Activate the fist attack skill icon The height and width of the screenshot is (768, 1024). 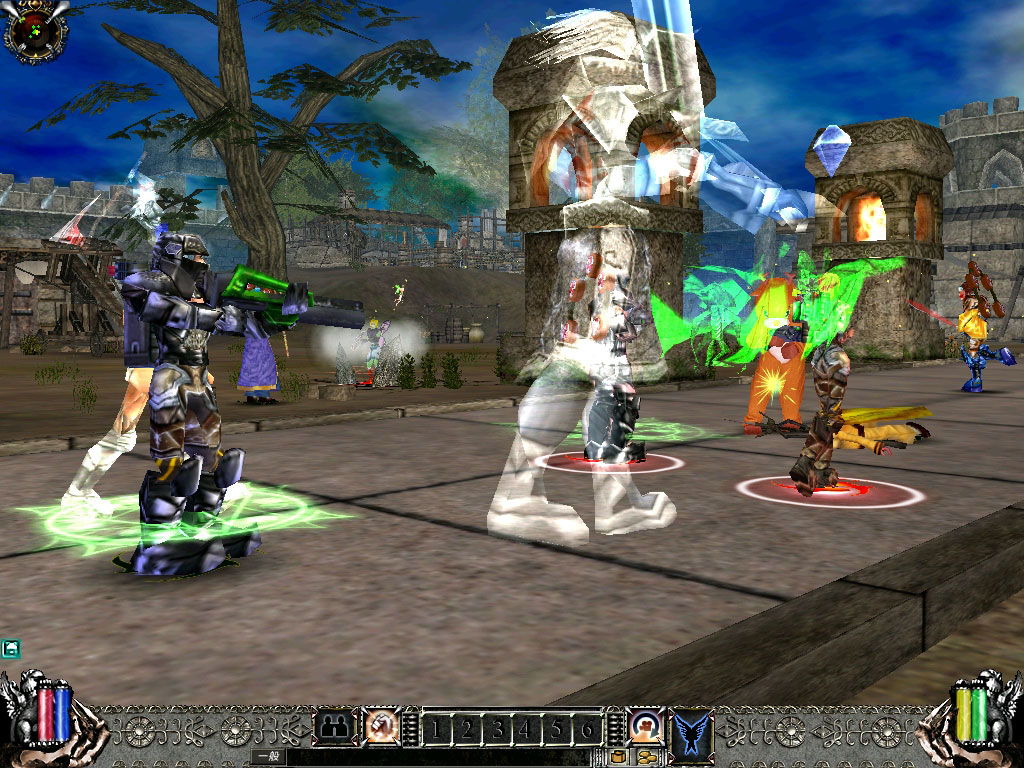(379, 727)
